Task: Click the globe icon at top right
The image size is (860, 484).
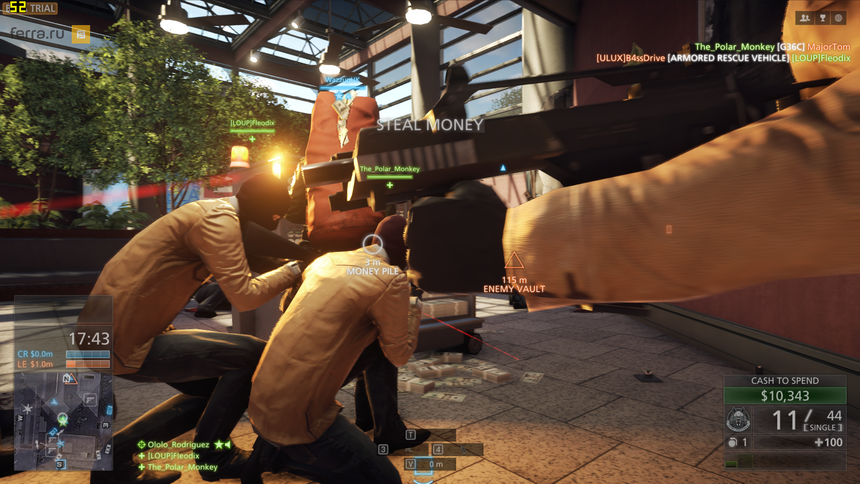Action: [839, 18]
